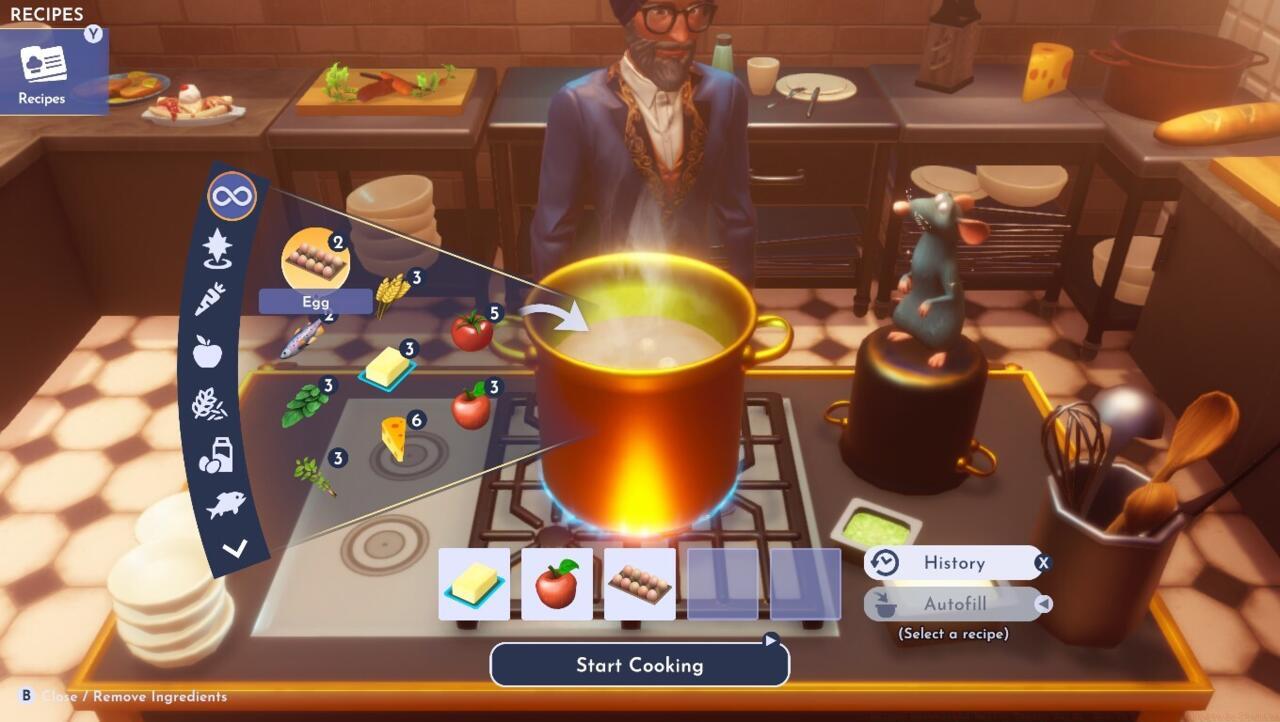Show the wheat grains filter
Image resolution: width=1280 pixels, height=722 pixels.
[x=209, y=403]
